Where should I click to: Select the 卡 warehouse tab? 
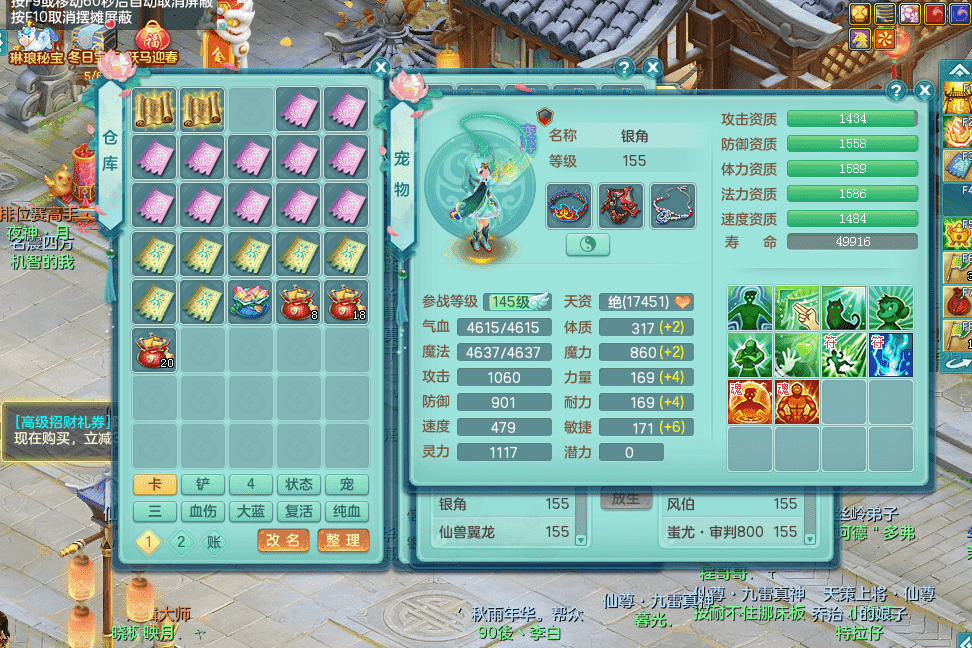click(x=155, y=485)
